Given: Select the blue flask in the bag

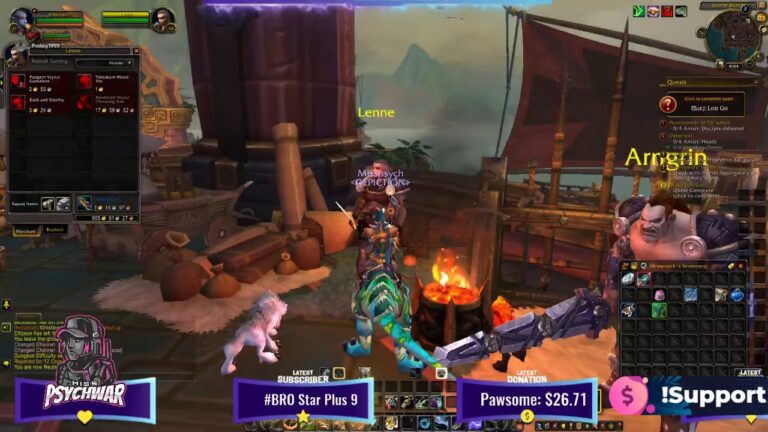Looking at the screenshot, I should (x=737, y=294).
